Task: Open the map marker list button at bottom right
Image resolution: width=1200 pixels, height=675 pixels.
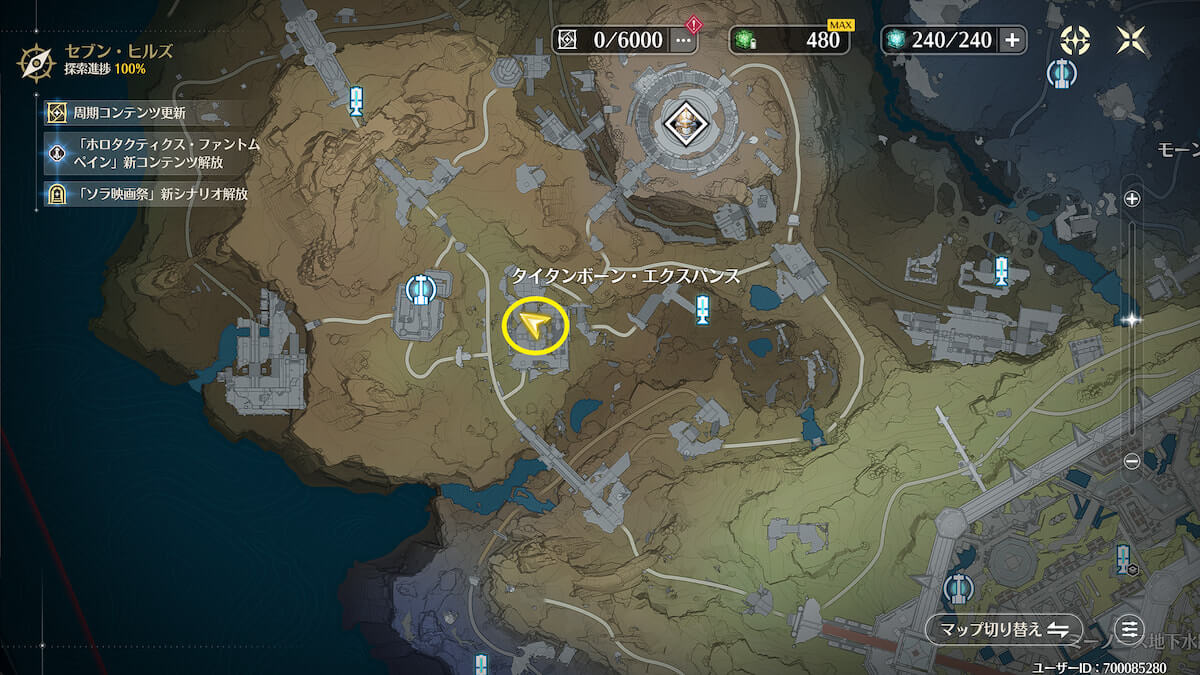Action: 1130,629
